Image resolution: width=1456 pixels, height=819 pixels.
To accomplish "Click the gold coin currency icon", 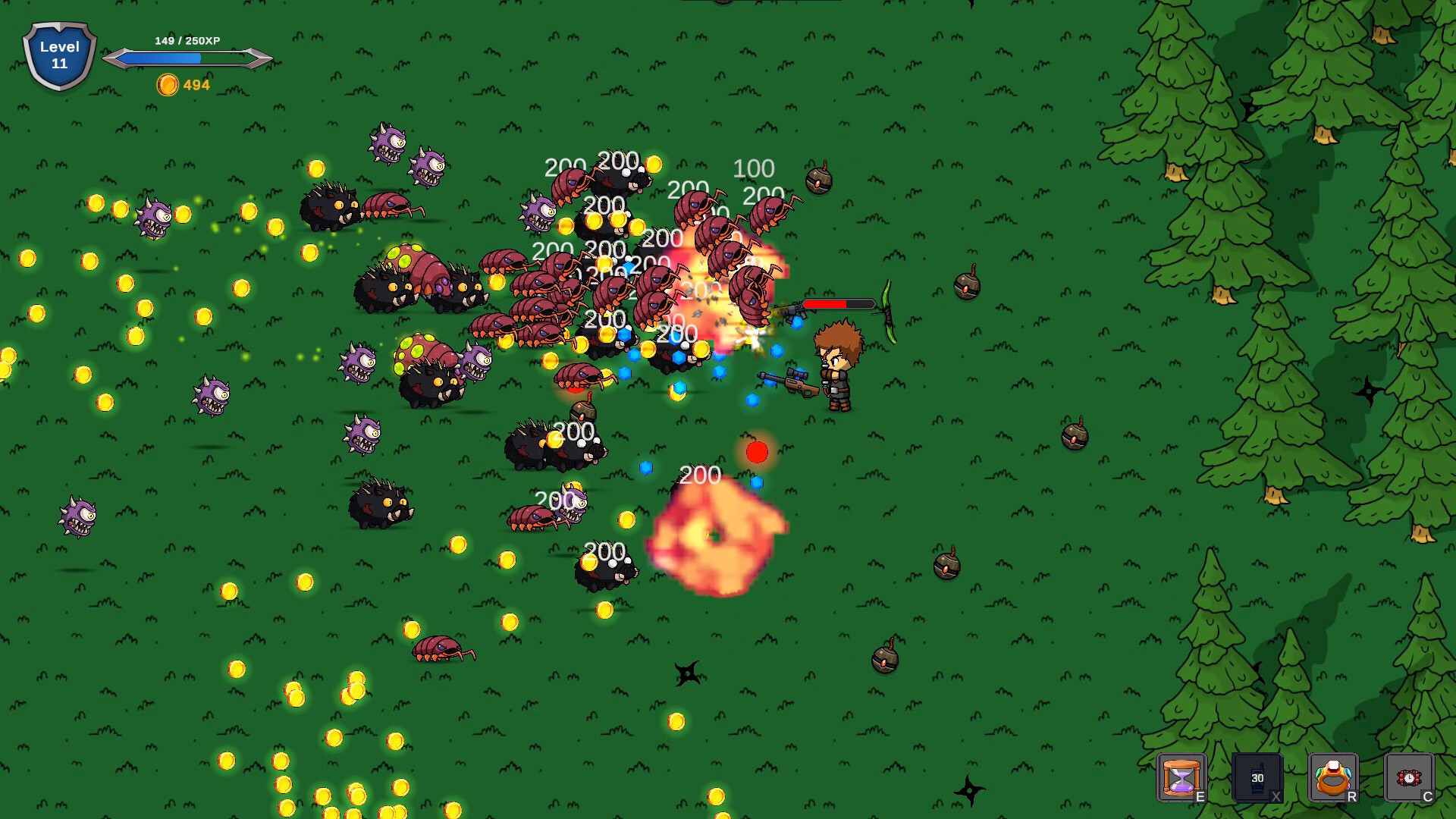I will tap(168, 85).
